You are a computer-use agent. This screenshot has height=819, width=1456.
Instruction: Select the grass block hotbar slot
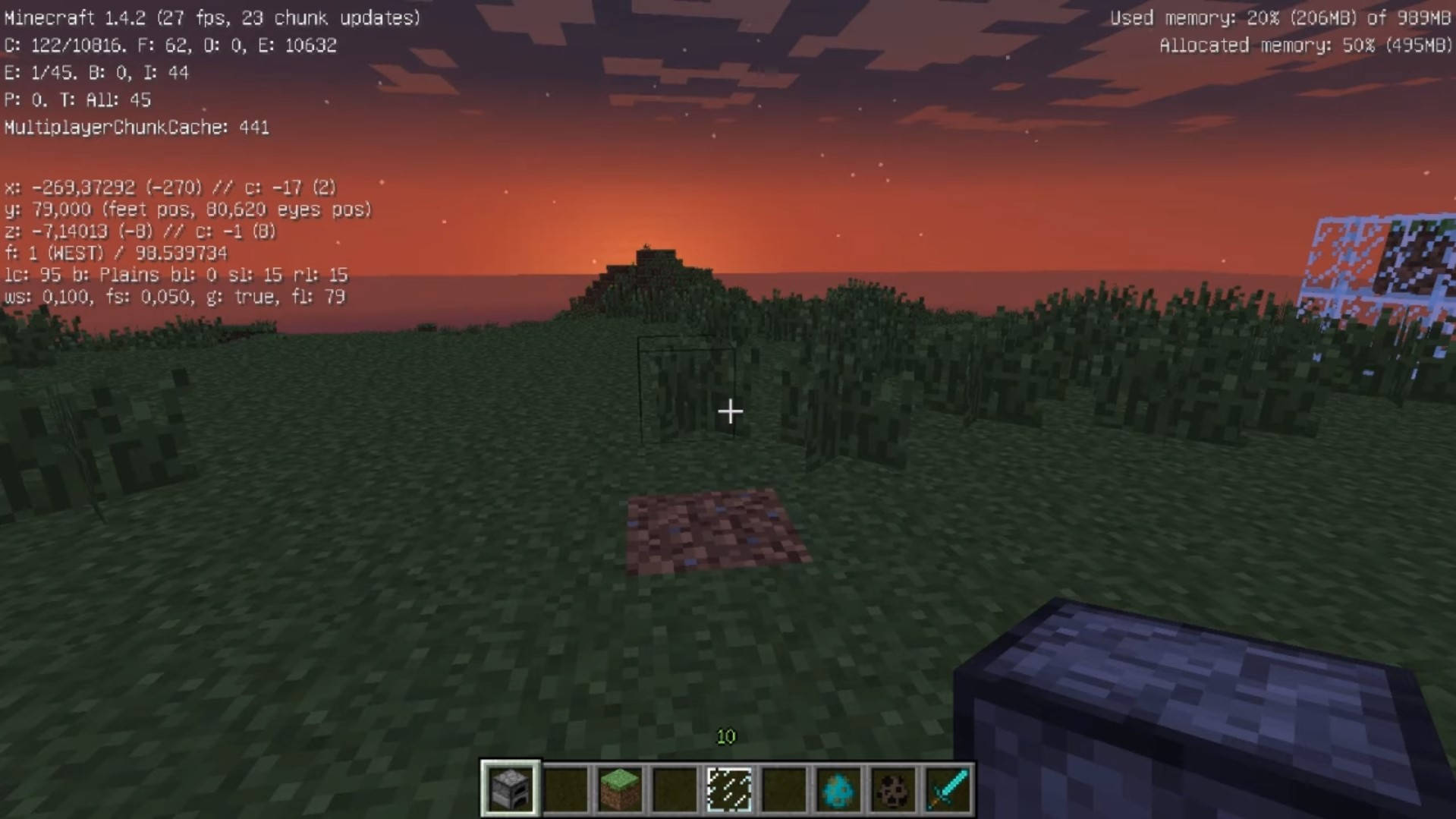tap(619, 789)
